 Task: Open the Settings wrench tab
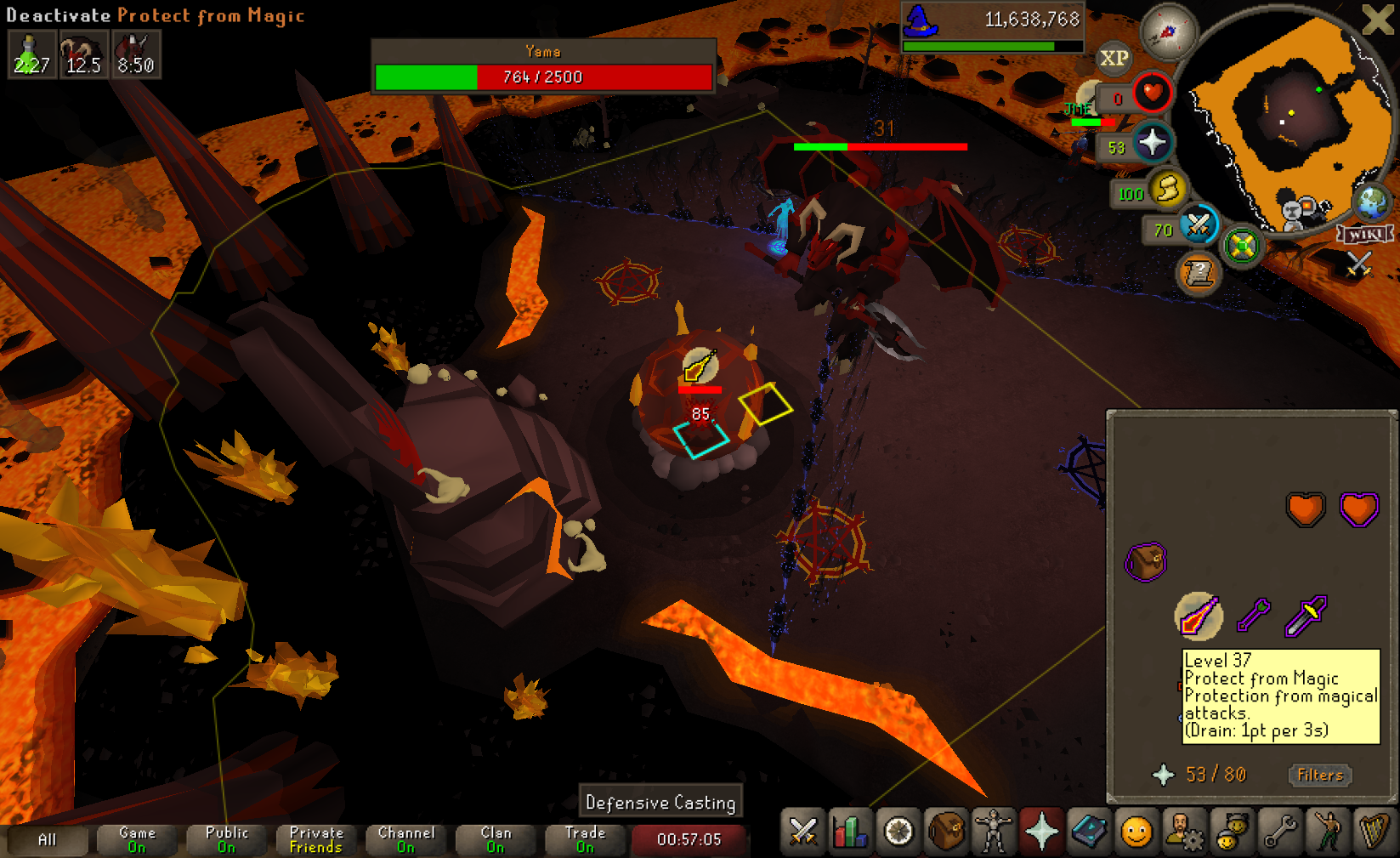point(1279,831)
